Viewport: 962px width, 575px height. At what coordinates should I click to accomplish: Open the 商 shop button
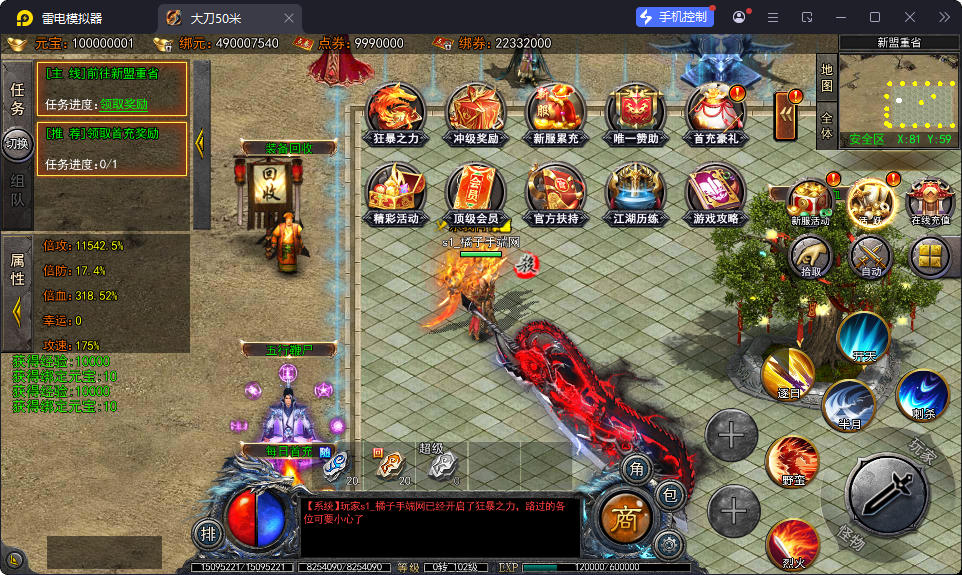[625, 517]
